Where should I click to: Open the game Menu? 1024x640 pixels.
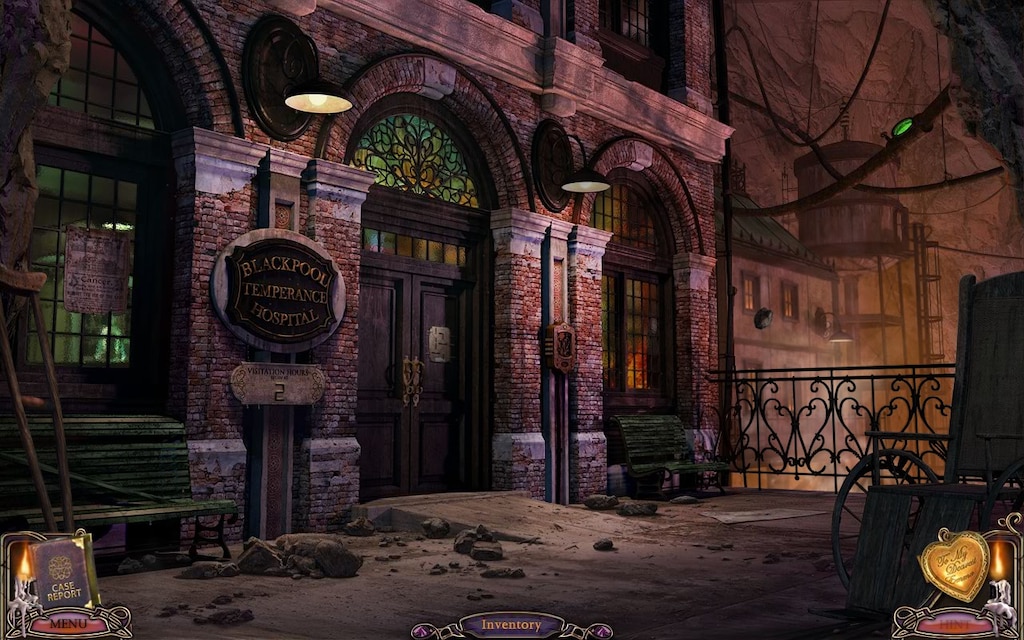[68, 623]
